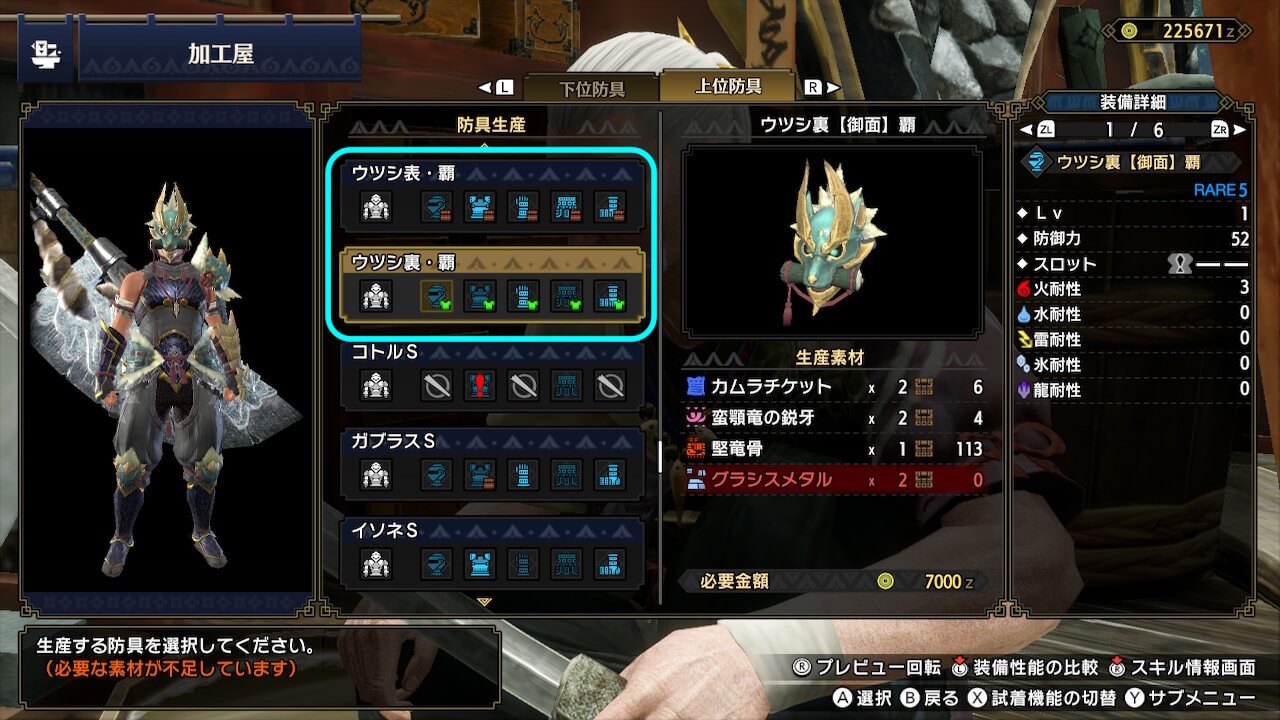Pick the ガブラスS armor set row
This screenshot has width=1280, height=720.
(x=492, y=463)
